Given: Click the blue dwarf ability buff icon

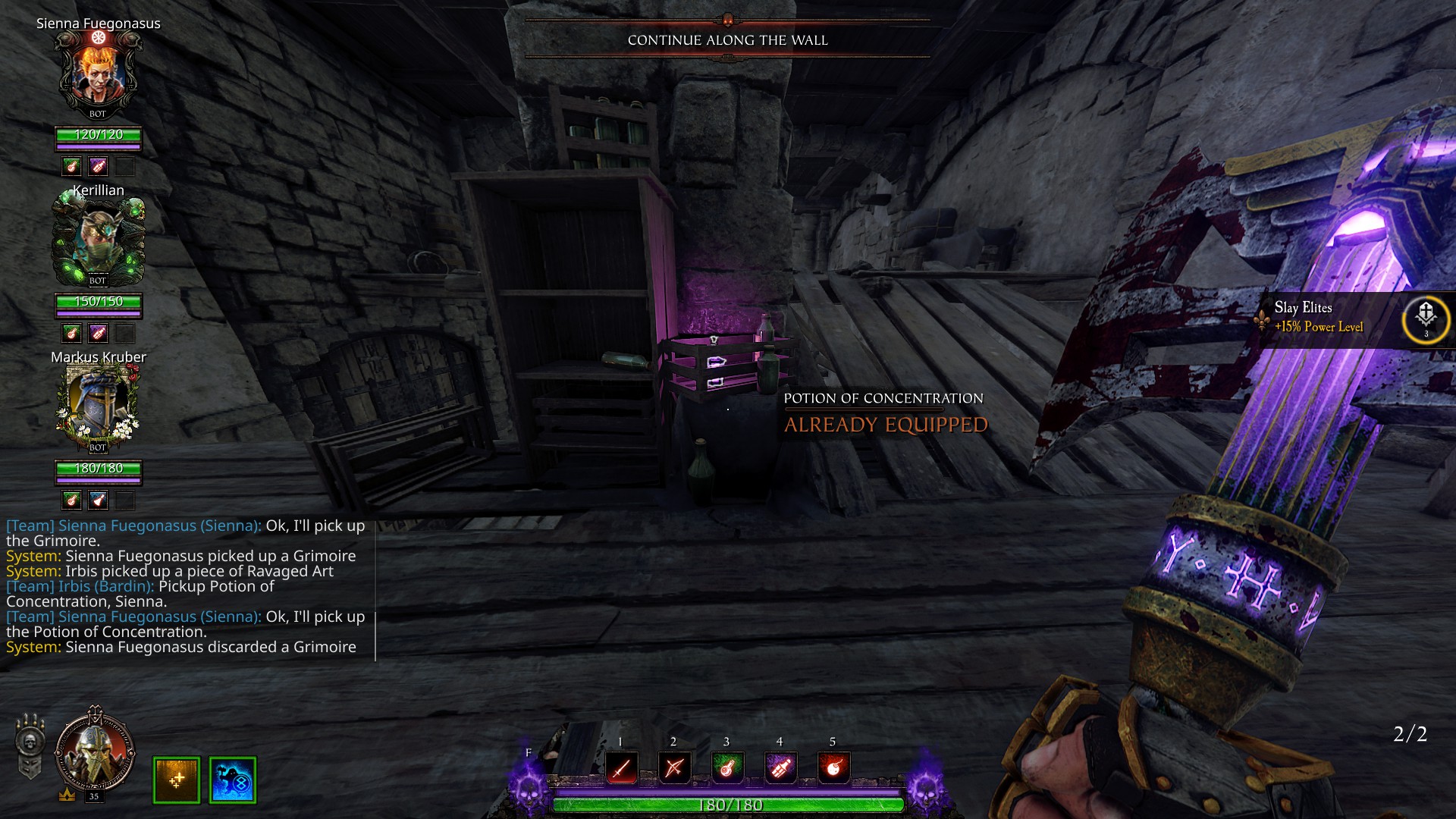Looking at the screenshot, I should point(233,780).
